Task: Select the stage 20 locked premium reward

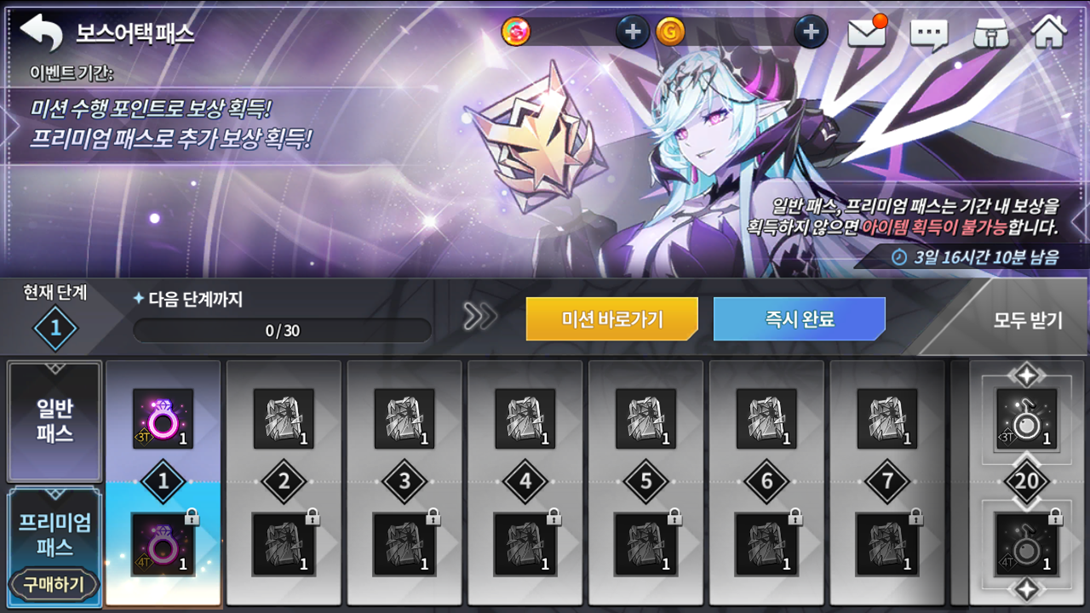Action: click(1026, 546)
